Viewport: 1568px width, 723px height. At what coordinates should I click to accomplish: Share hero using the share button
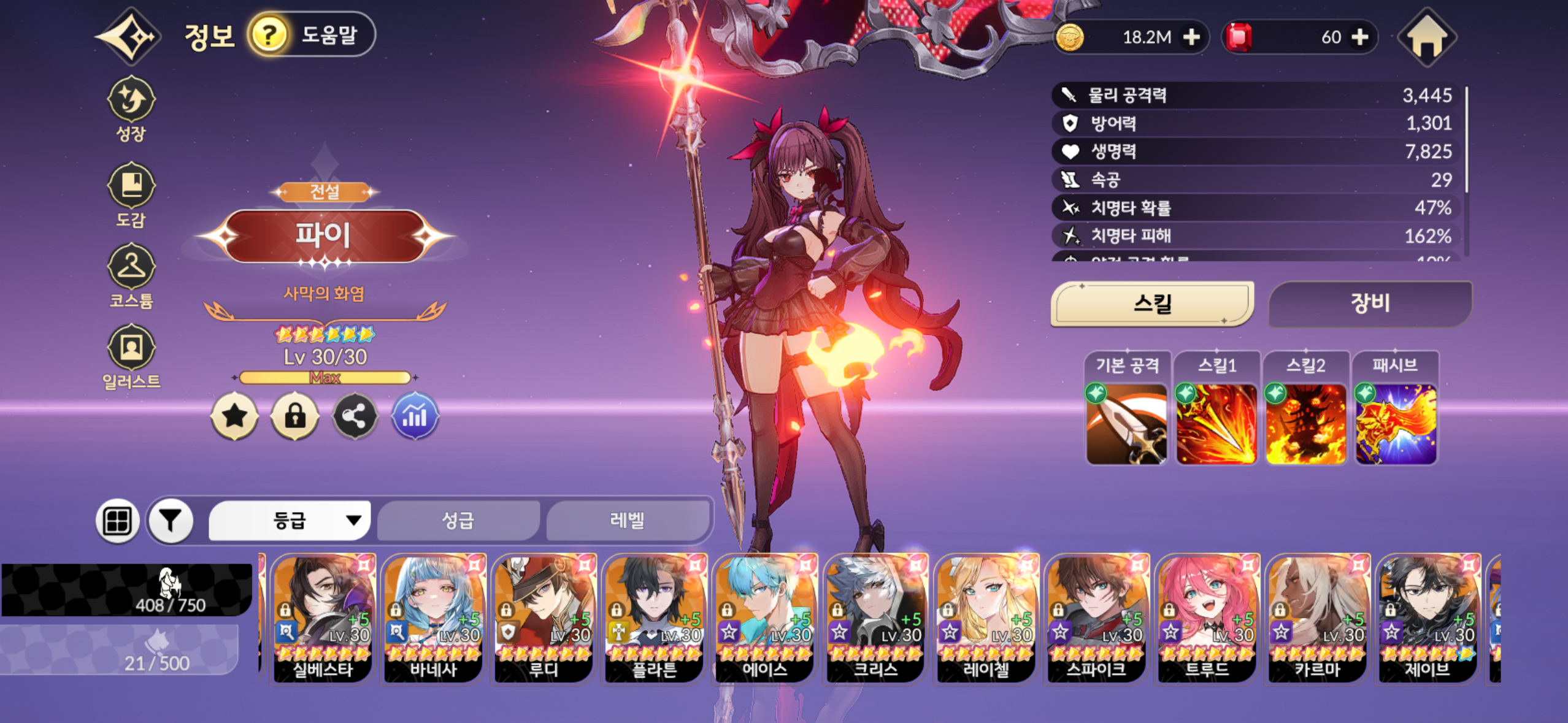point(355,416)
